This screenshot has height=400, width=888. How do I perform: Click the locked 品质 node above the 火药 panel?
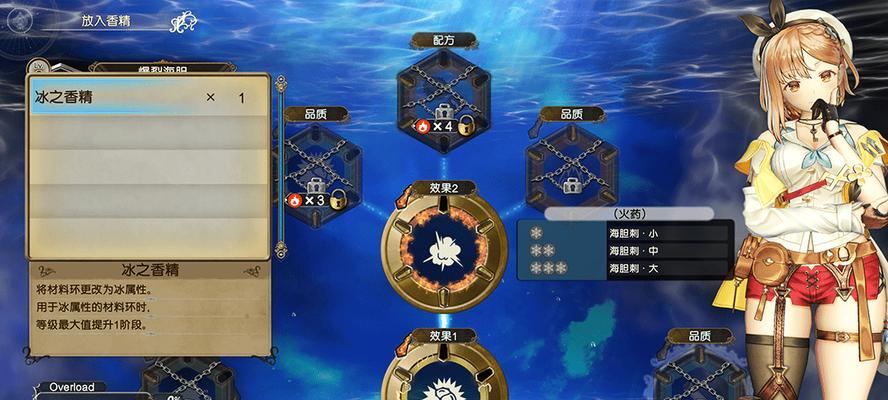click(571, 160)
